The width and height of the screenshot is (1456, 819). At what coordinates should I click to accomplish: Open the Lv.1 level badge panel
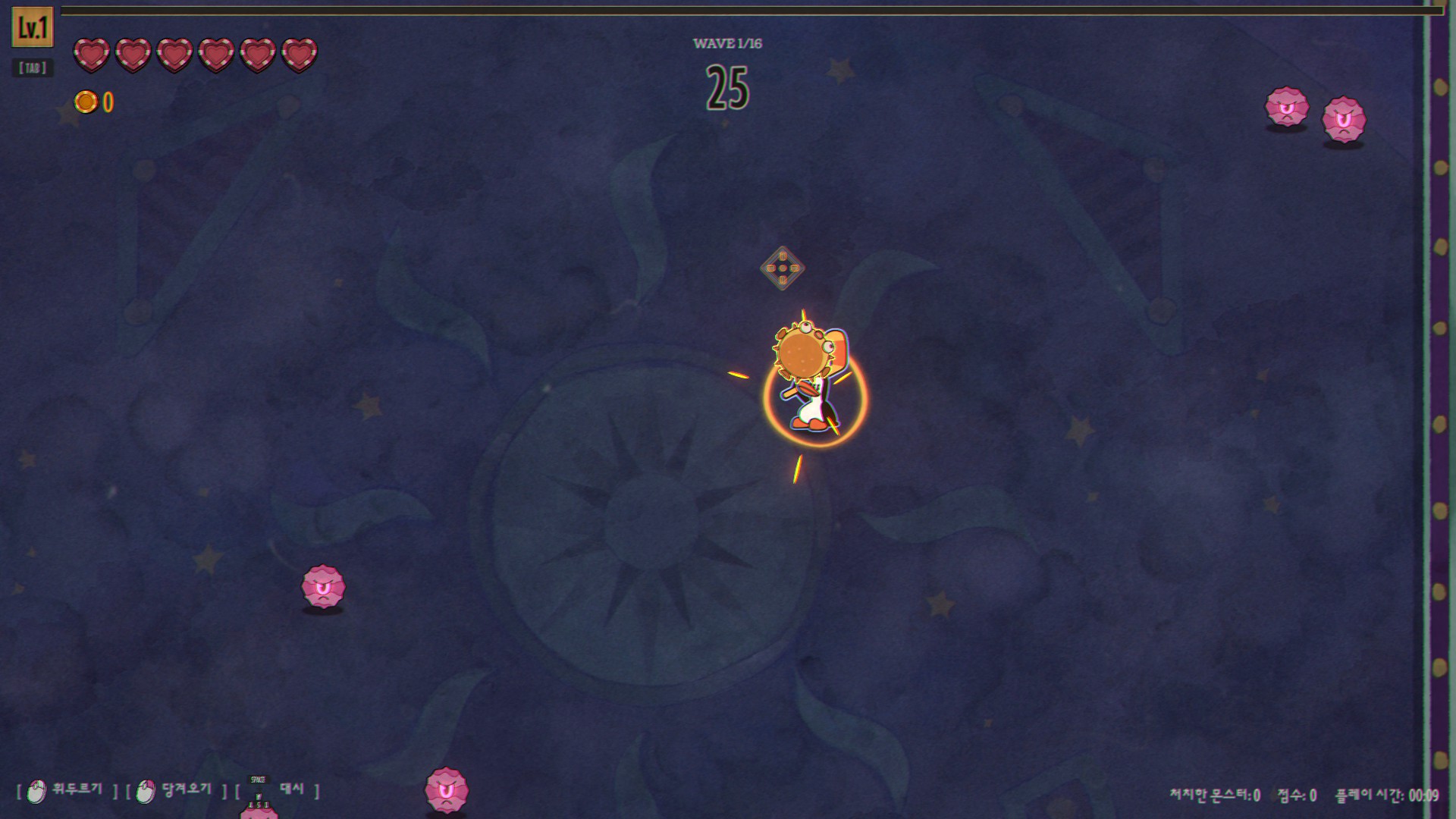point(33,28)
